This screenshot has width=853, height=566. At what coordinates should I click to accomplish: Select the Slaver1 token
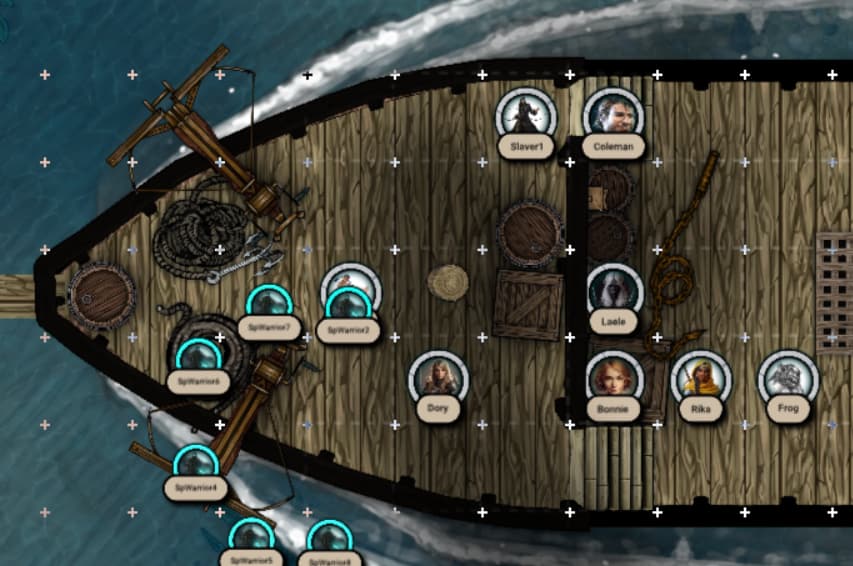pyautogui.click(x=525, y=116)
